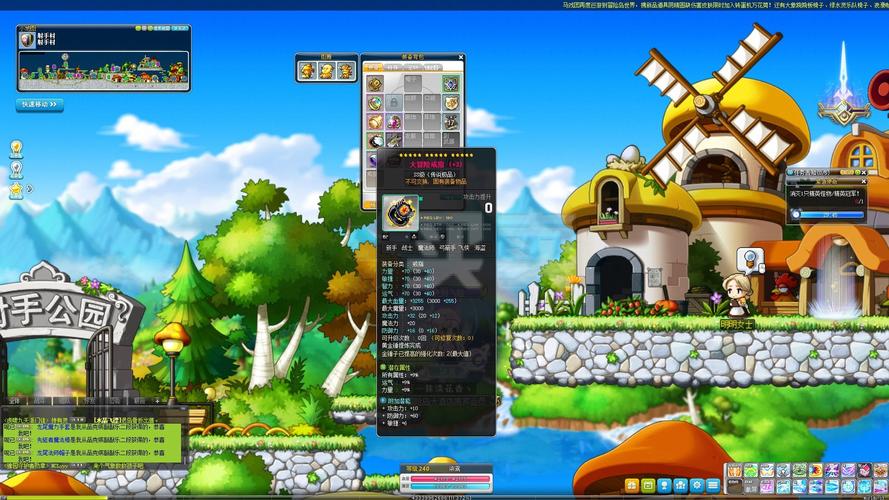Open the three-line main menu button
This screenshot has height=500, width=889.
(713, 485)
